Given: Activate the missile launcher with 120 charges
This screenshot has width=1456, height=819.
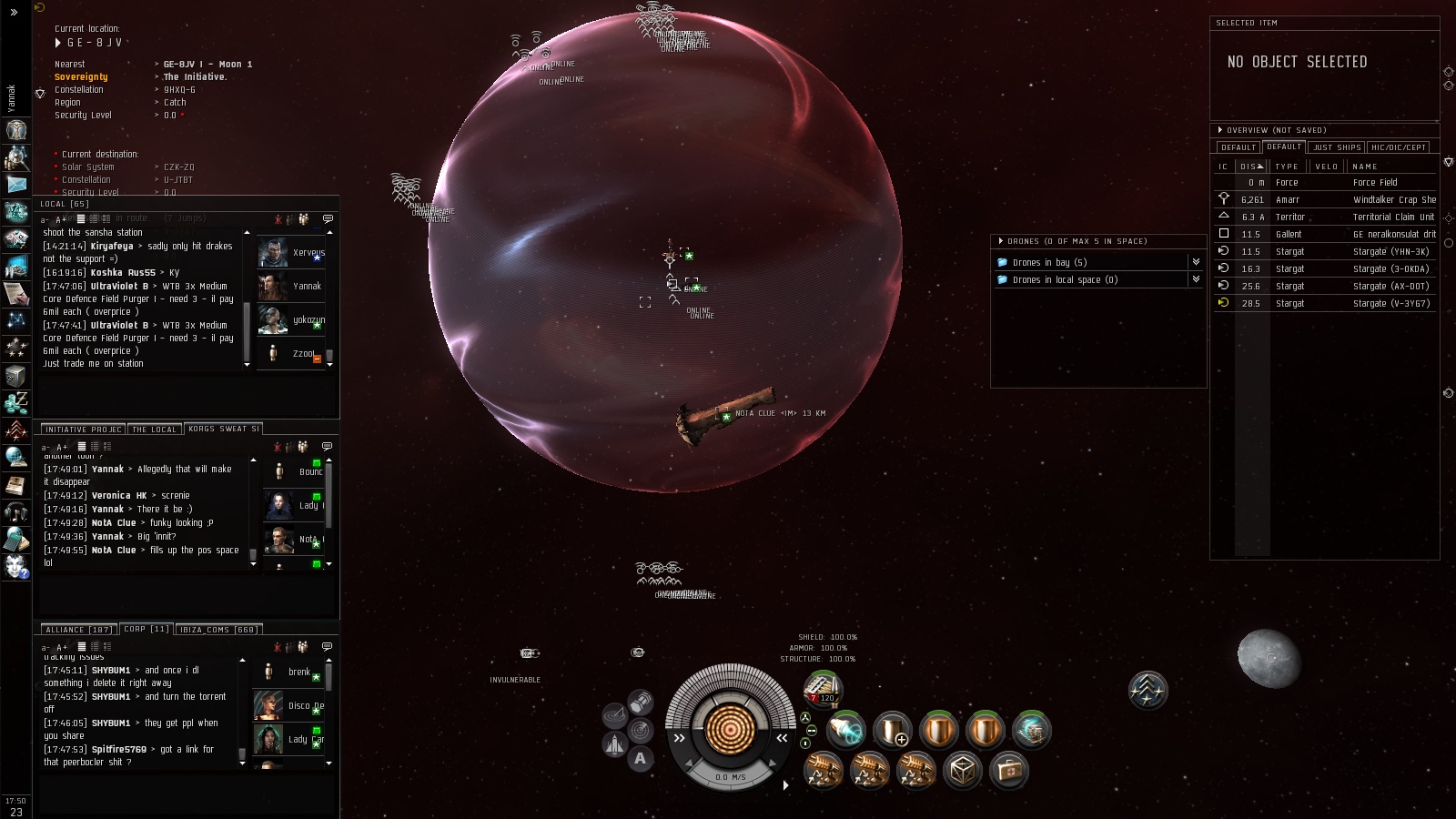Looking at the screenshot, I should [824, 689].
